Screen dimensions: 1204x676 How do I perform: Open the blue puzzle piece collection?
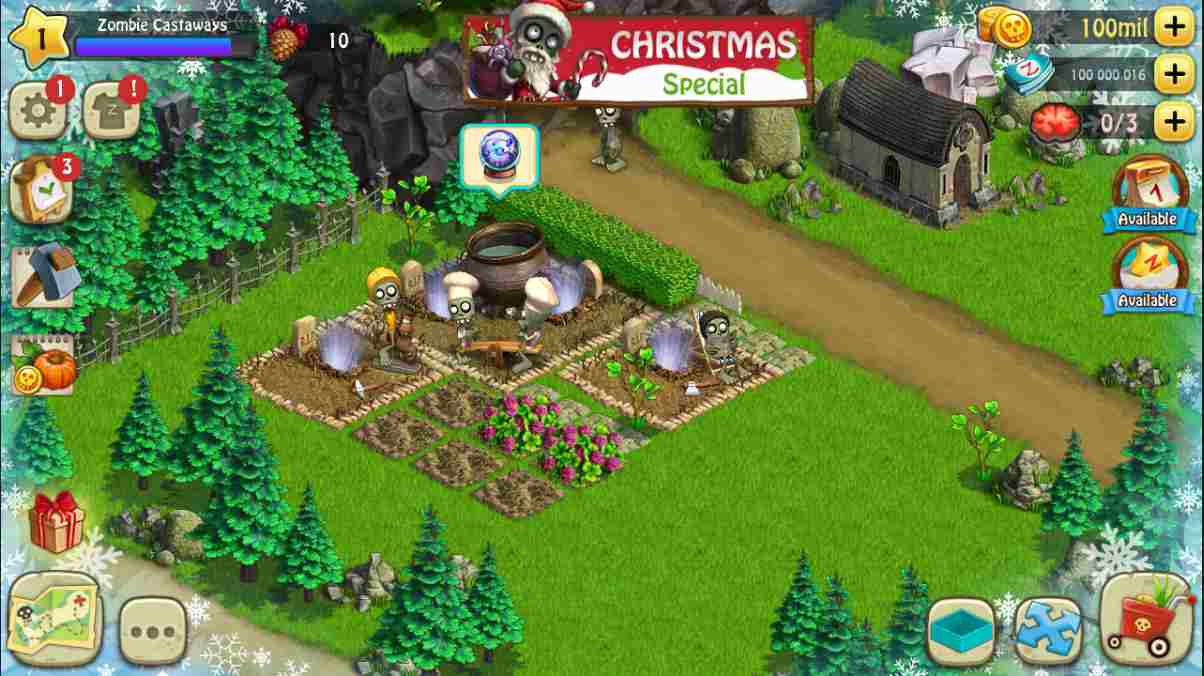pos(1047,632)
